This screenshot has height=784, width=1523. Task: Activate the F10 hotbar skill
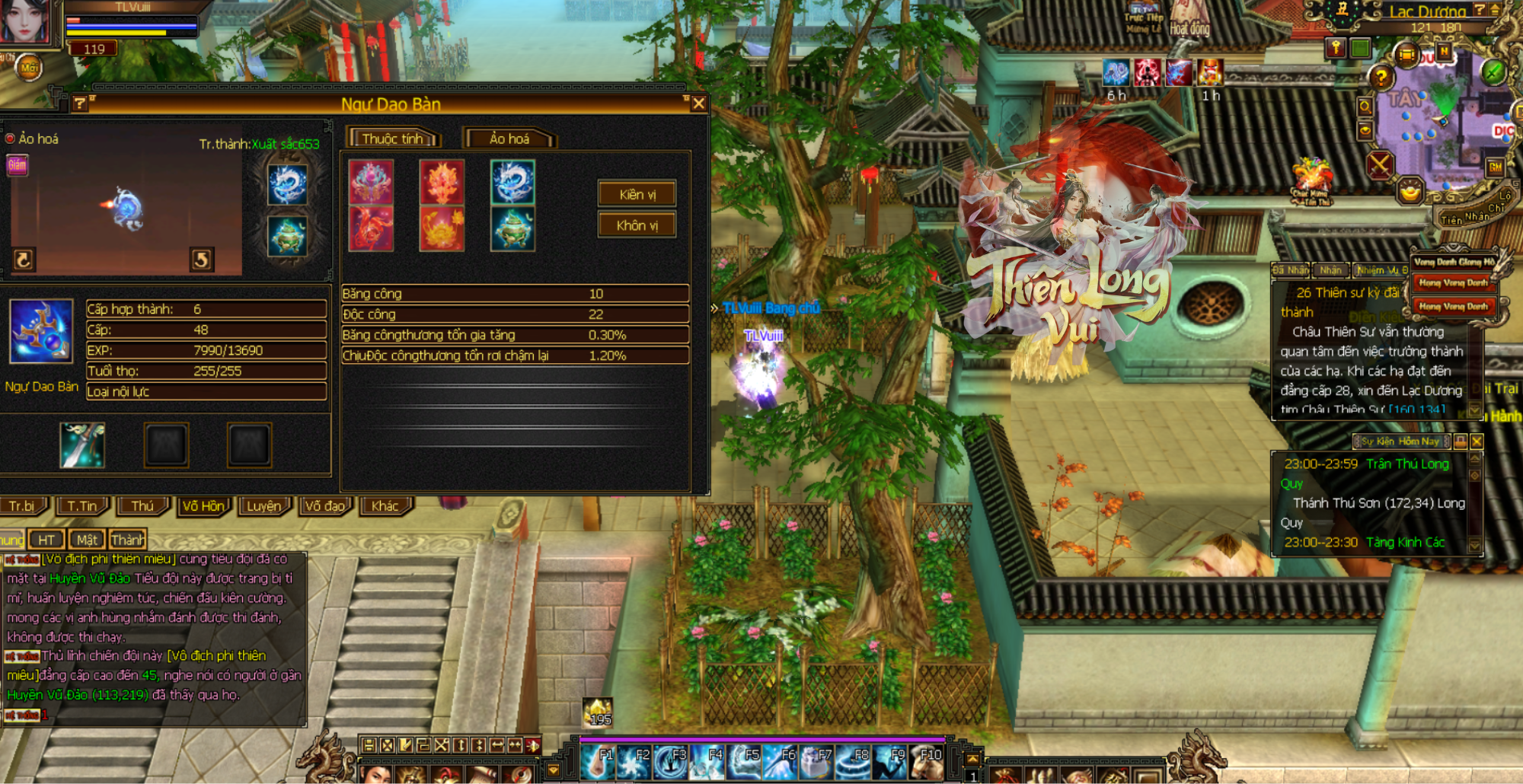[926, 761]
